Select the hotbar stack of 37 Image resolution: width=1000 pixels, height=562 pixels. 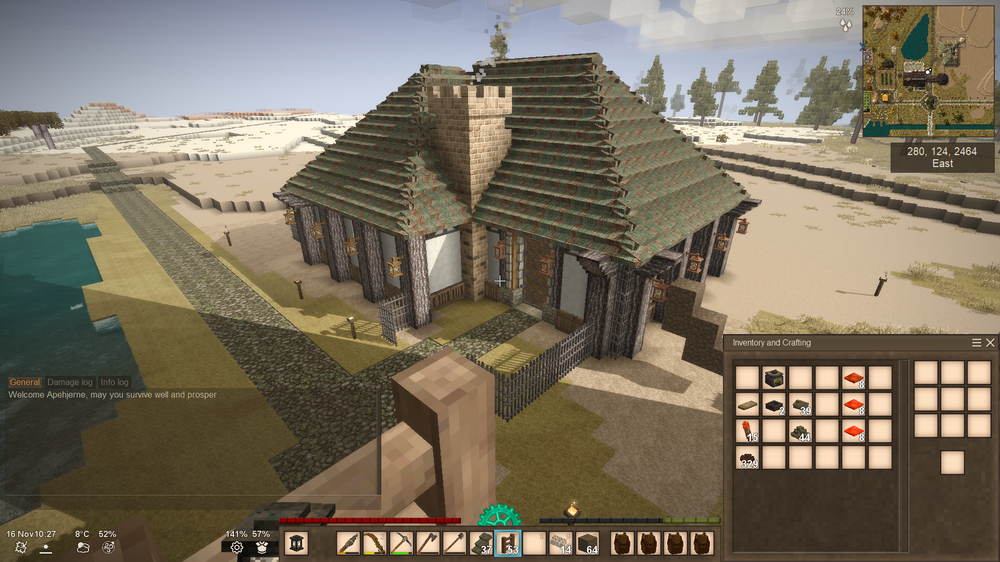pyautogui.click(x=481, y=544)
